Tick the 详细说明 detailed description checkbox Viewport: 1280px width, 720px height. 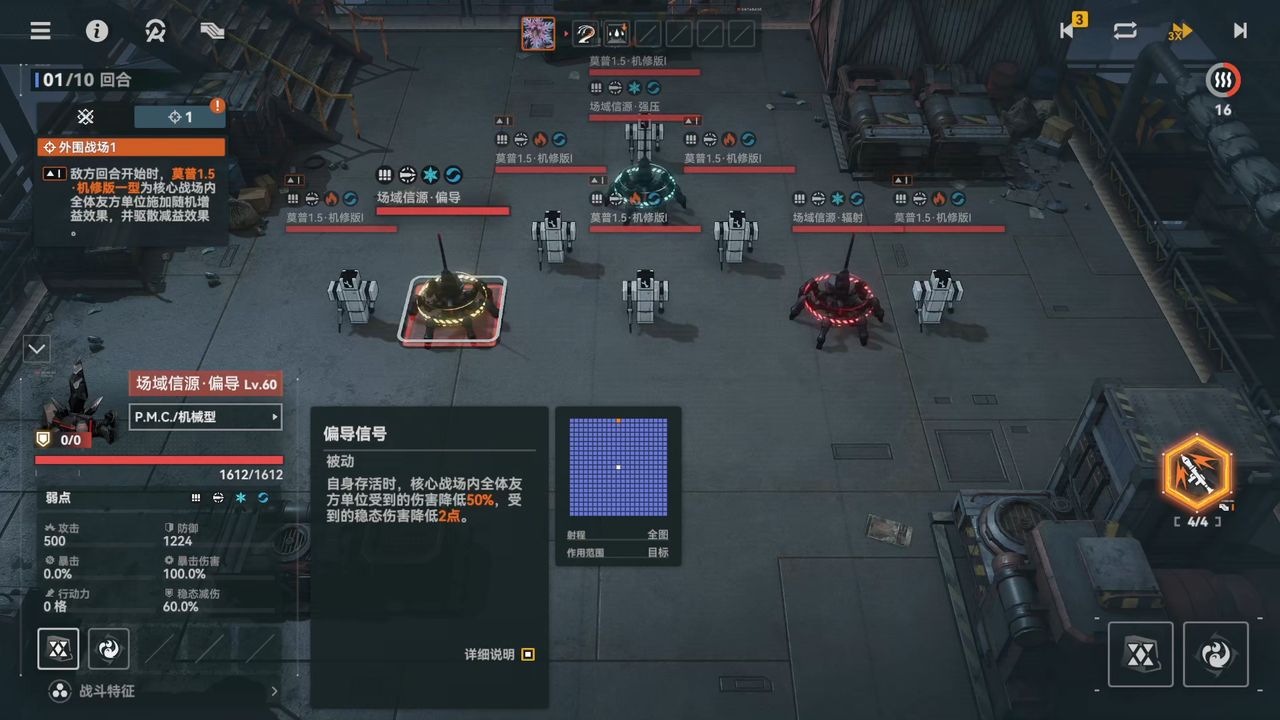coord(528,654)
